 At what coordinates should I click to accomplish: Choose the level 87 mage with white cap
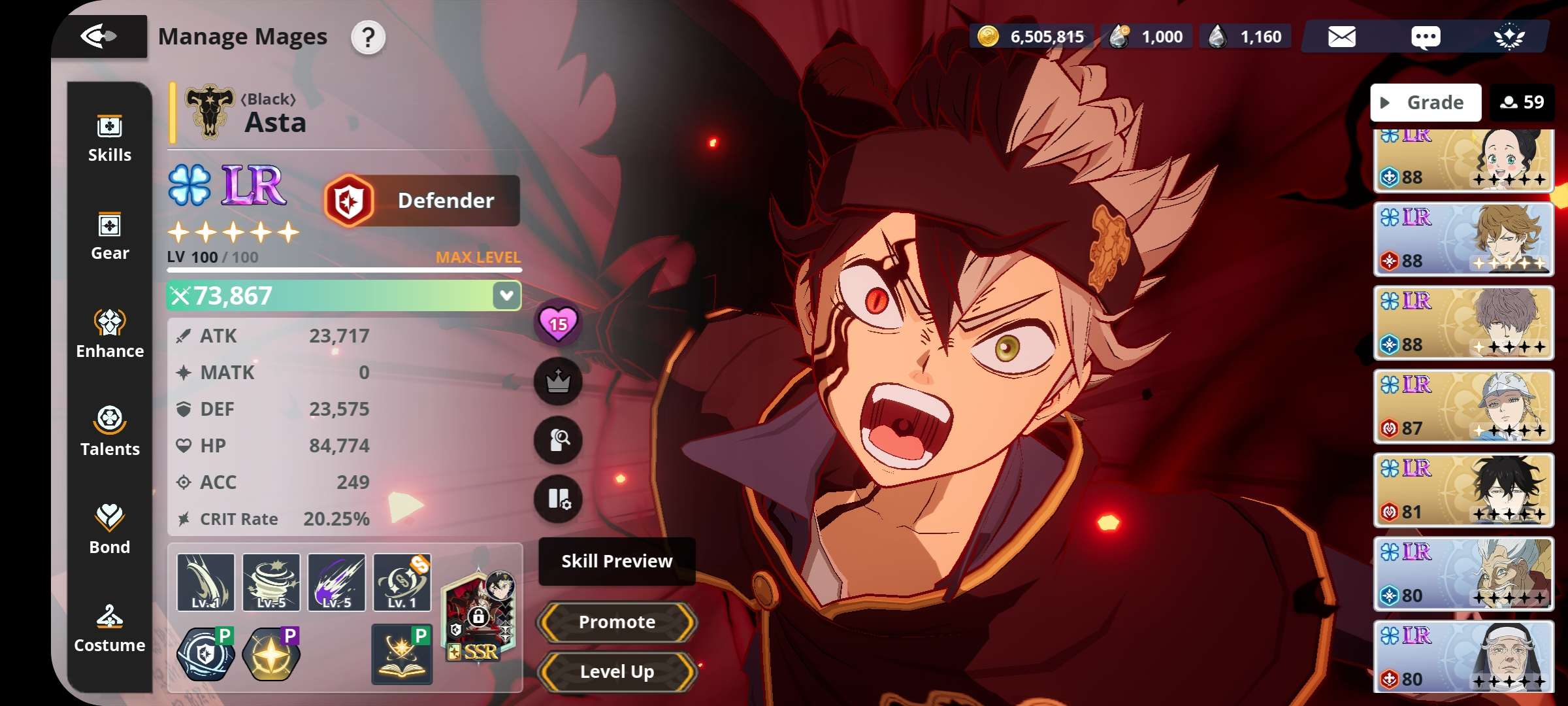click(1463, 406)
